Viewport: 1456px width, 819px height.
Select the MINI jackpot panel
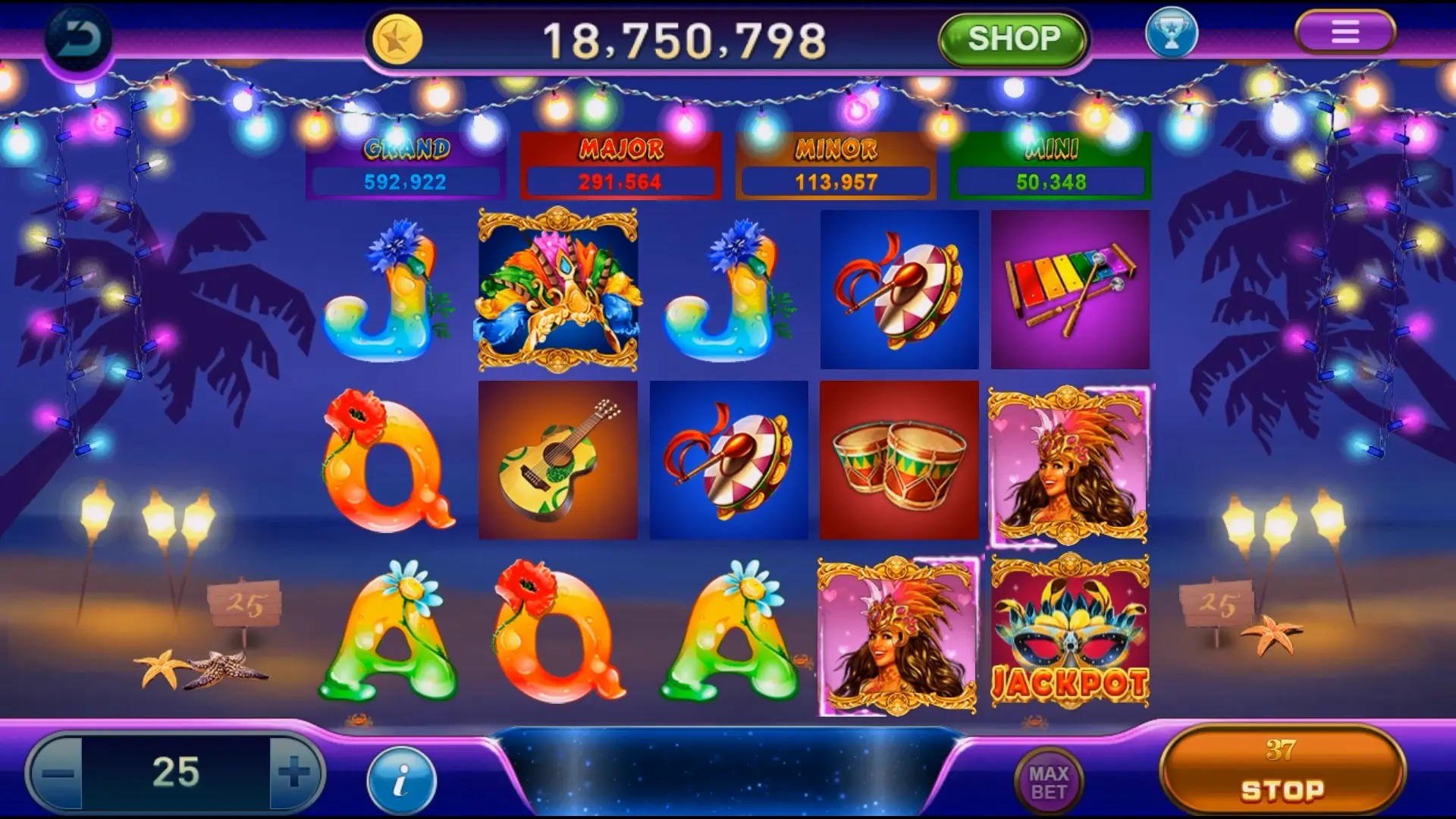tap(1049, 165)
